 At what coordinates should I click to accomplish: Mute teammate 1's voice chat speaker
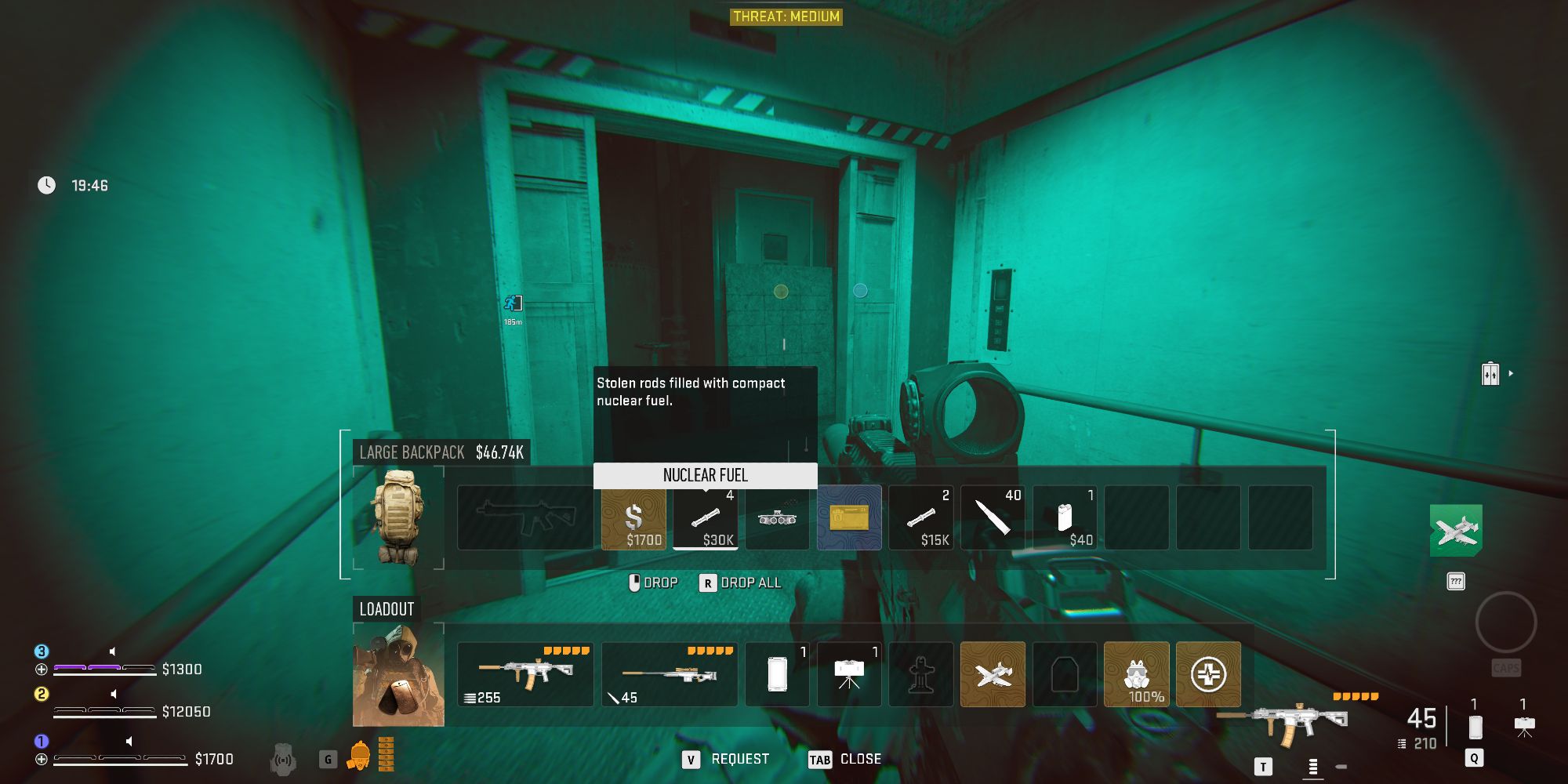(129, 741)
